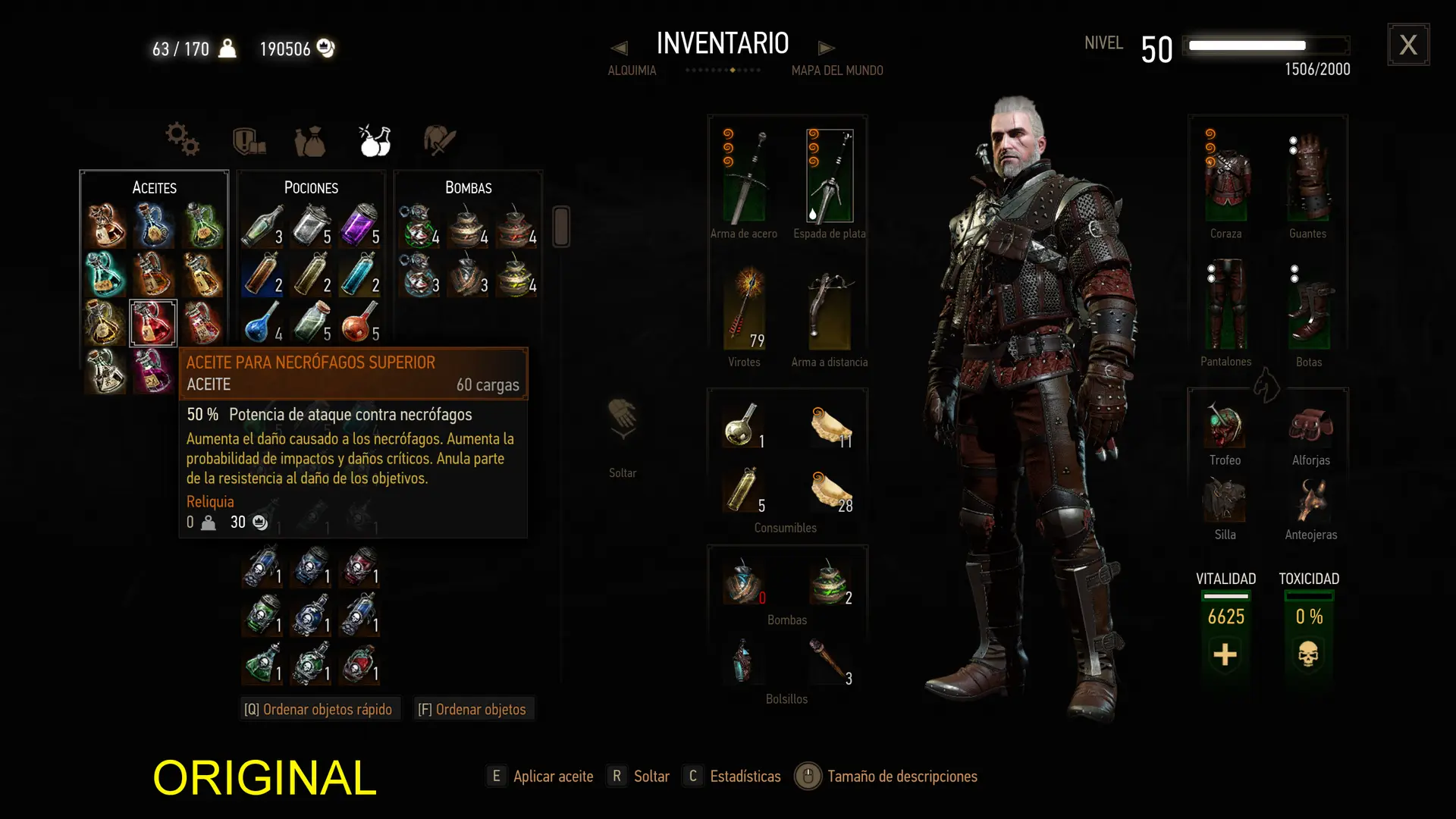Select the gears crafting items filter tab
This screenshot has height=819, width=1456.
pyautogui.click(x=182, y=140)
